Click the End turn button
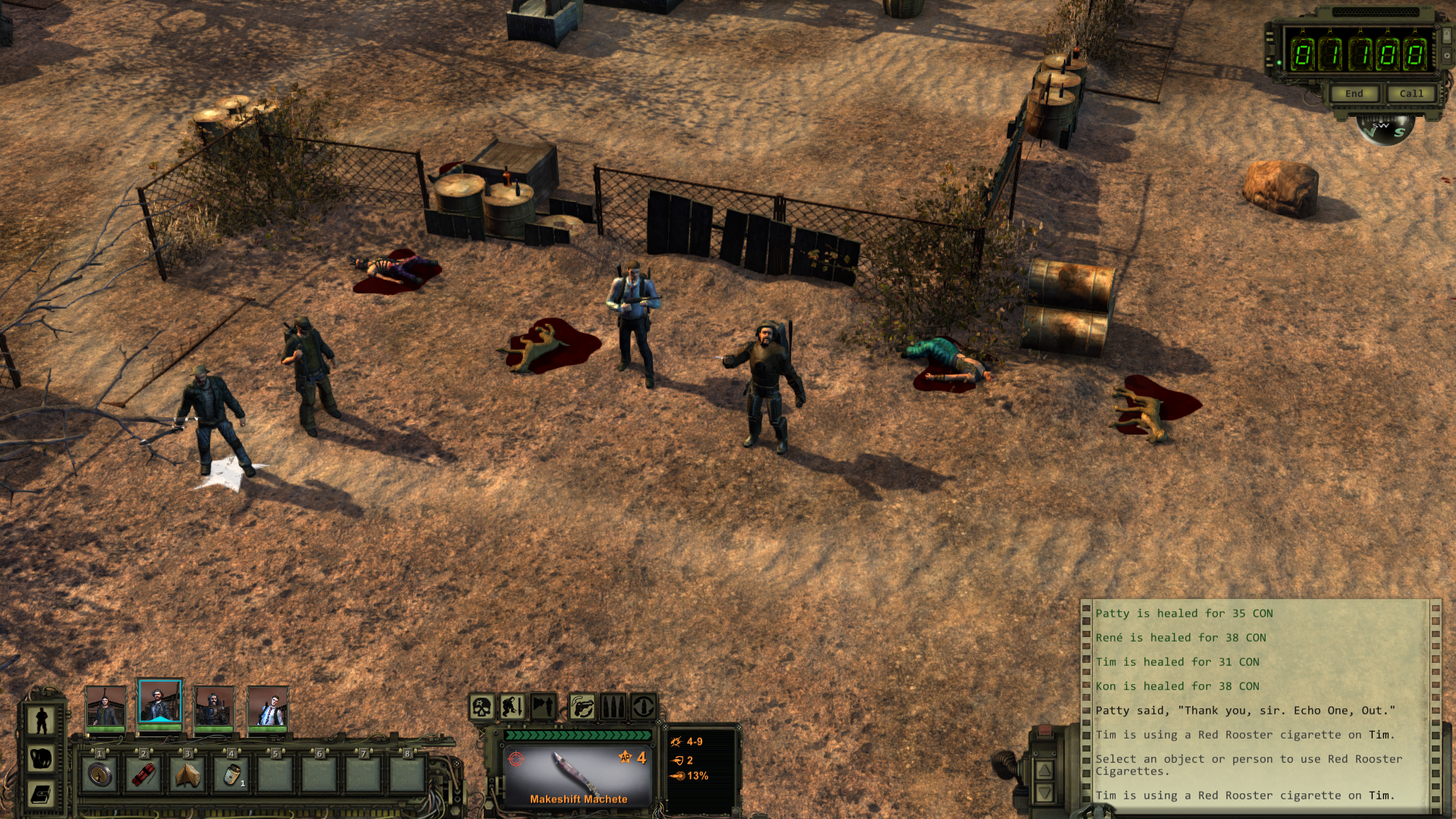Image resolution: width=1456 pixels, height=819 pixels. [1354, 93]
